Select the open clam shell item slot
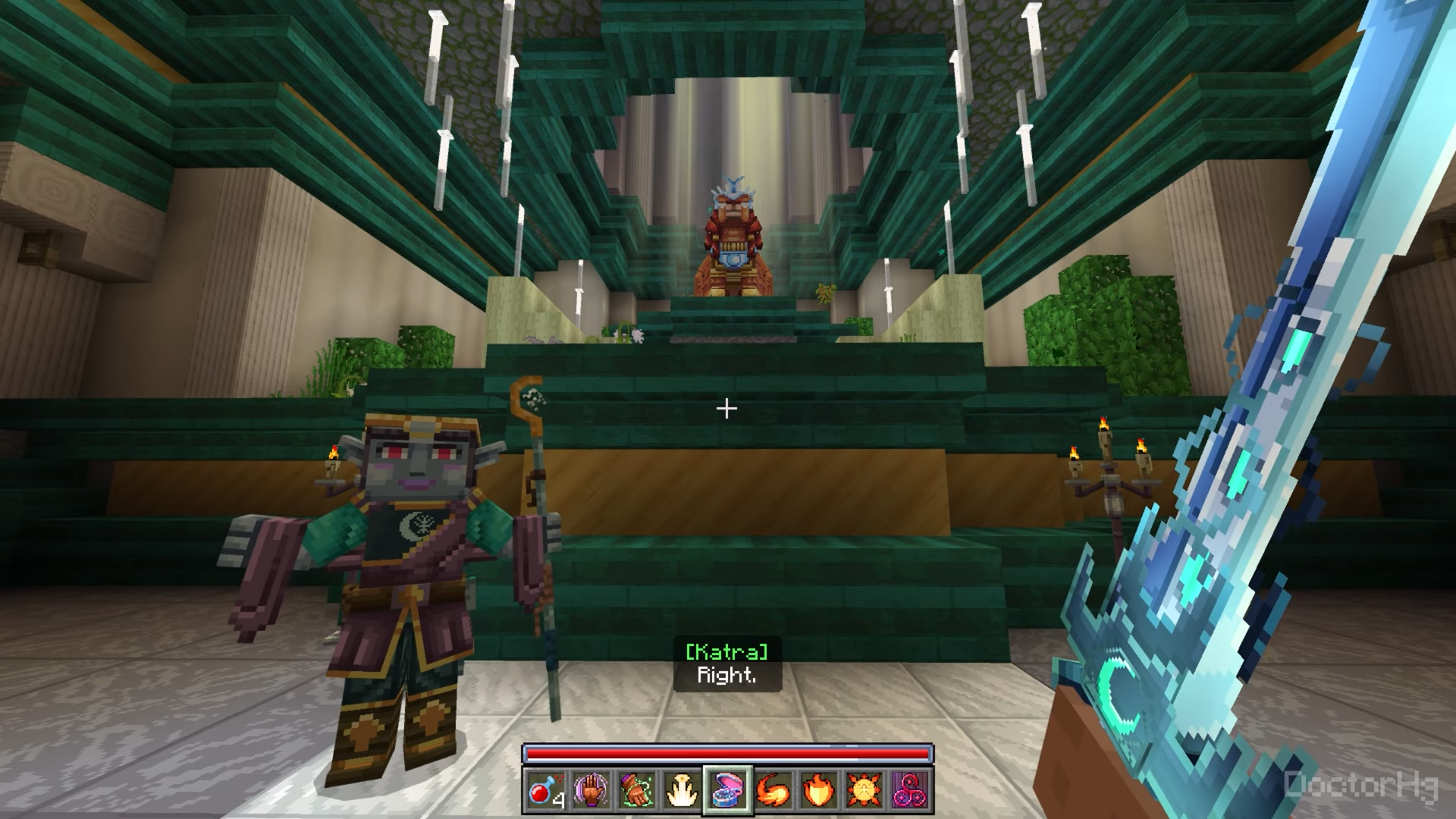The height and width of the screenshot is (819, 1456). (728, 790)
